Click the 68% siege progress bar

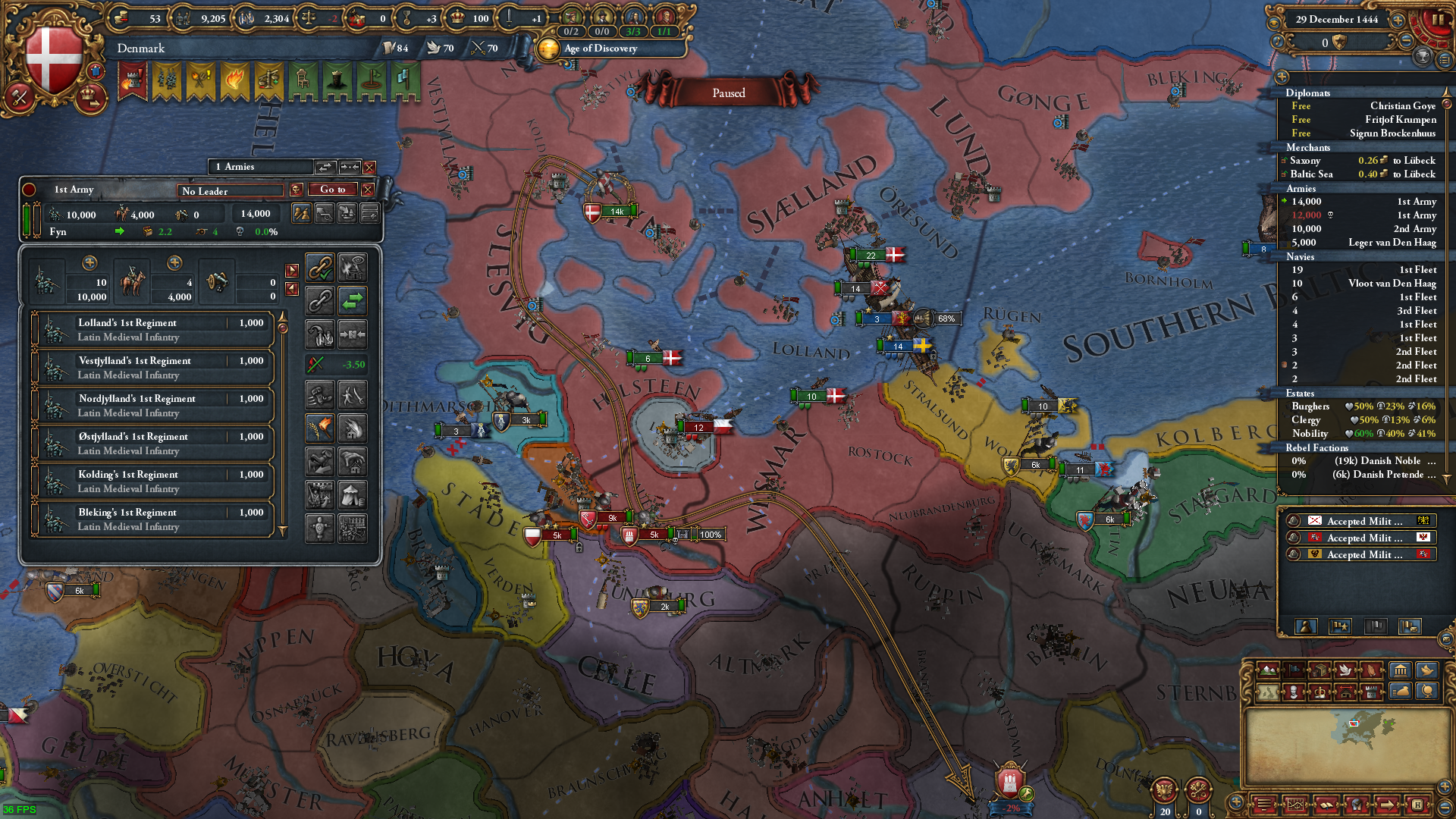pyautogui.click(x=945, y=319)
